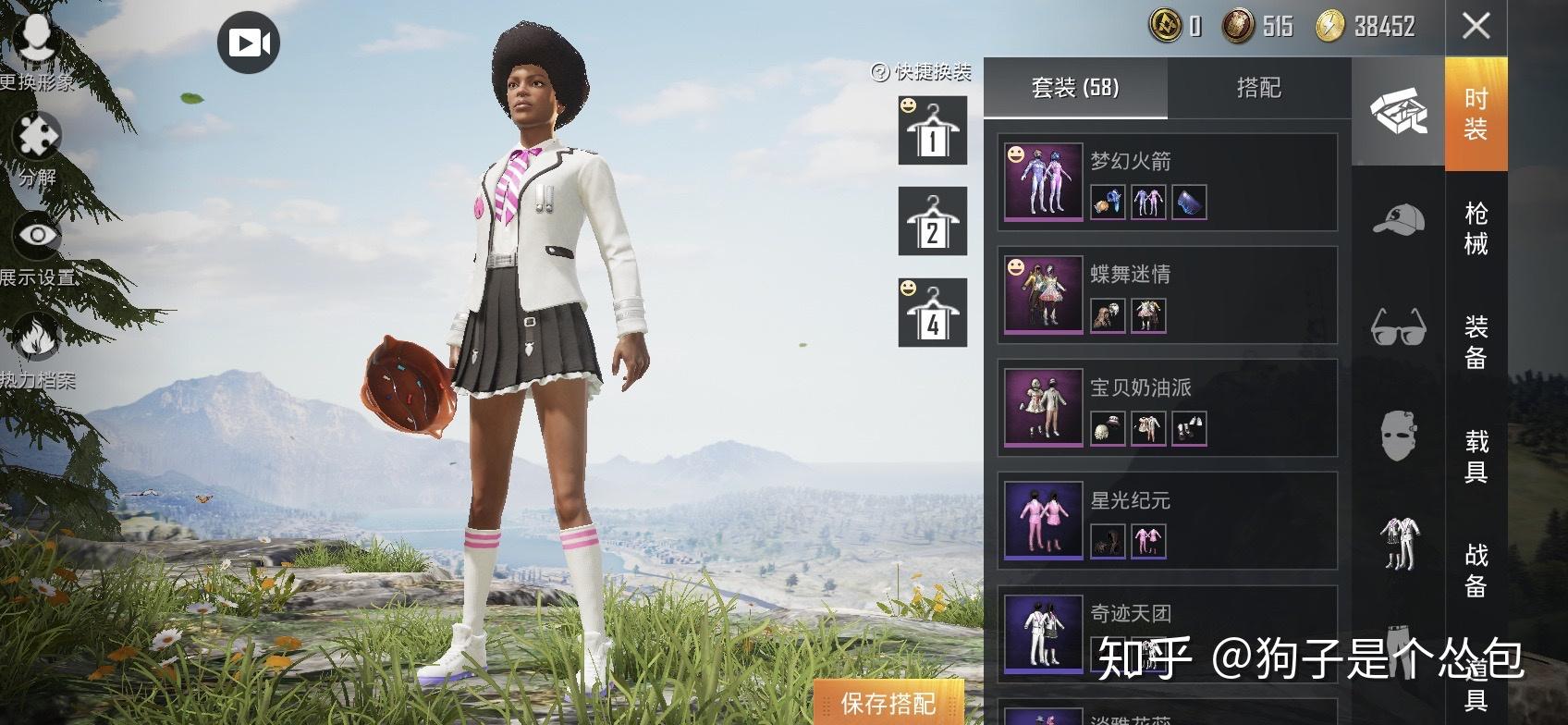Save the outfit with 保存搭配

coord(888,704)
